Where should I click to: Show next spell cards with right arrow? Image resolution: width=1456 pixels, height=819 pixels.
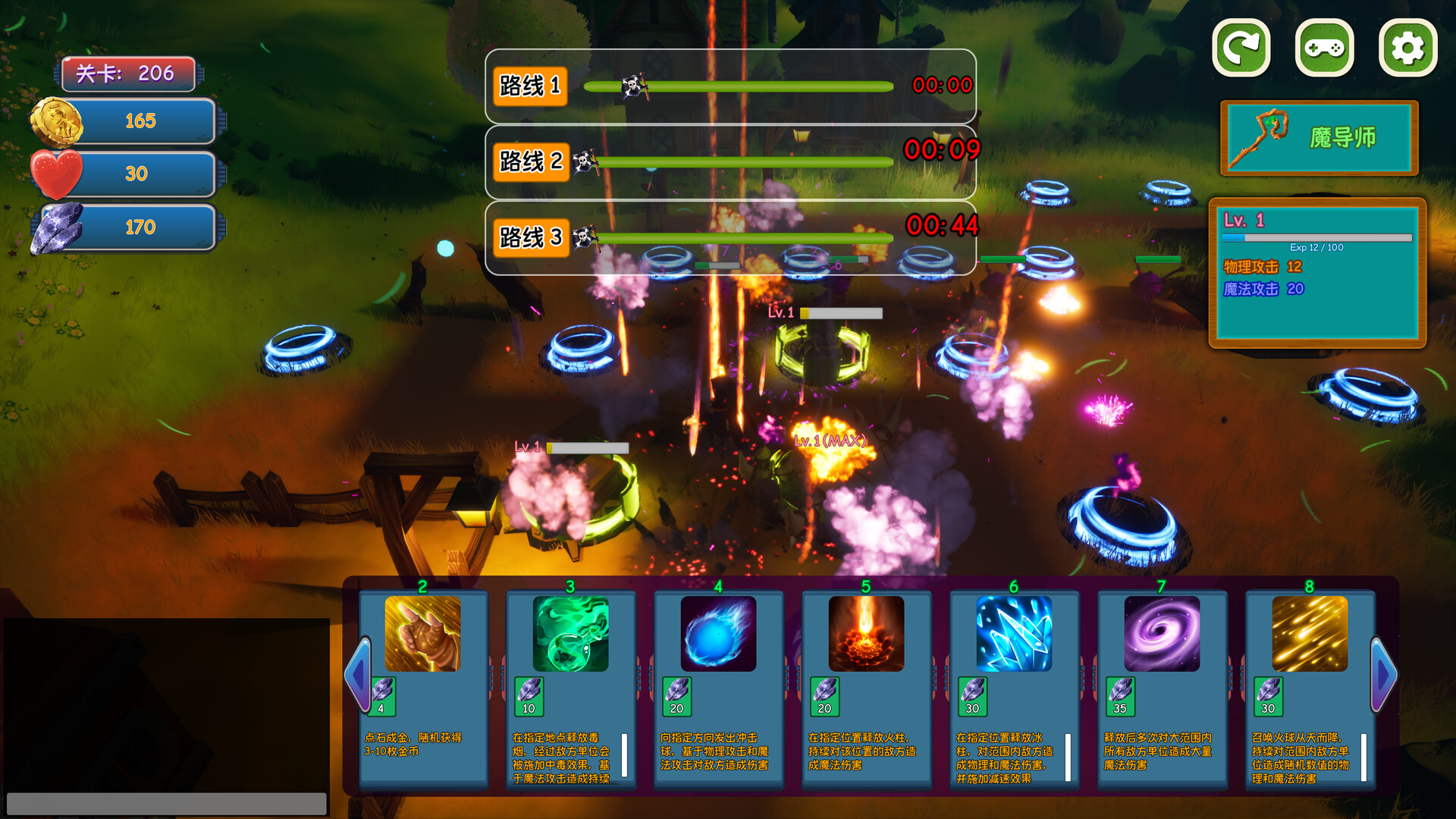(1383, 674)
